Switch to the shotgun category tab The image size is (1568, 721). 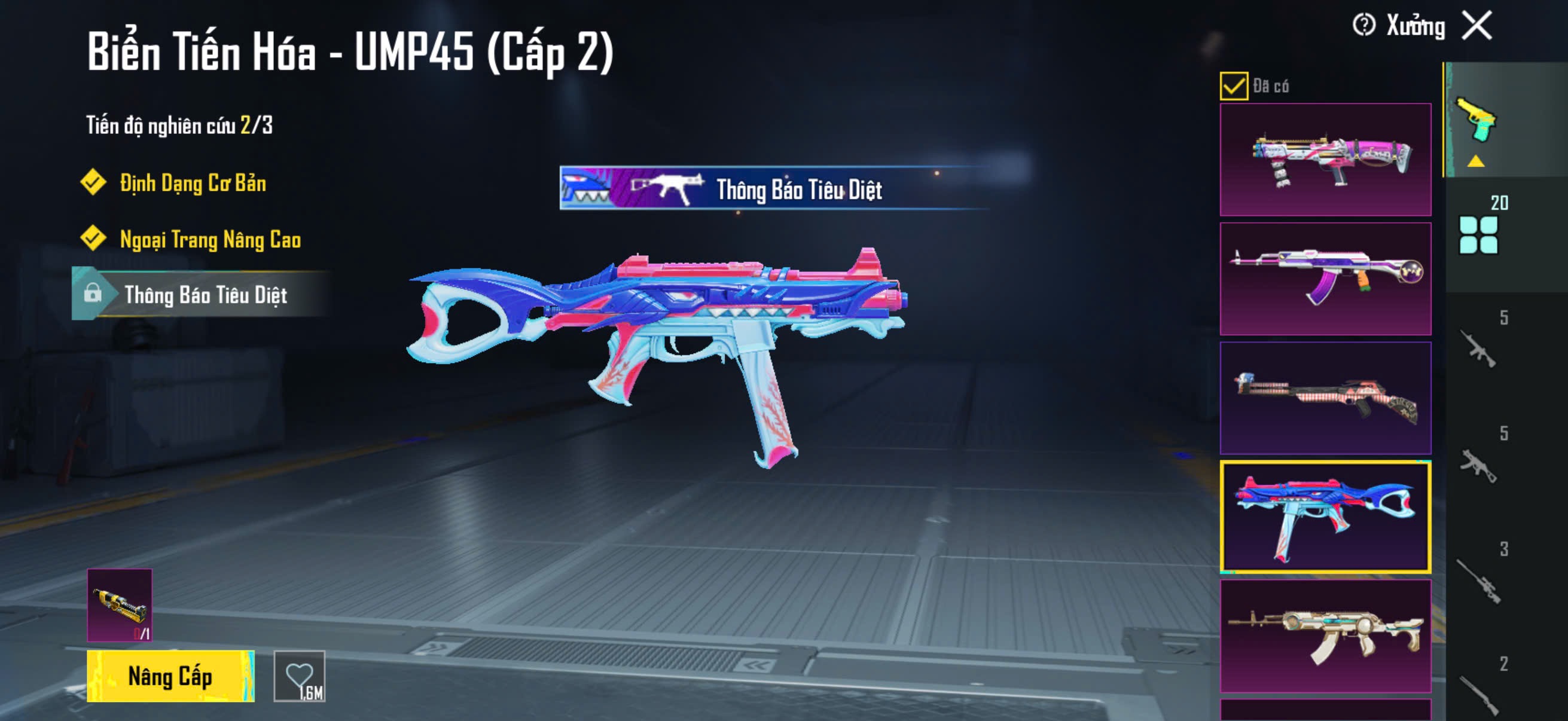tap(1479, 693)
